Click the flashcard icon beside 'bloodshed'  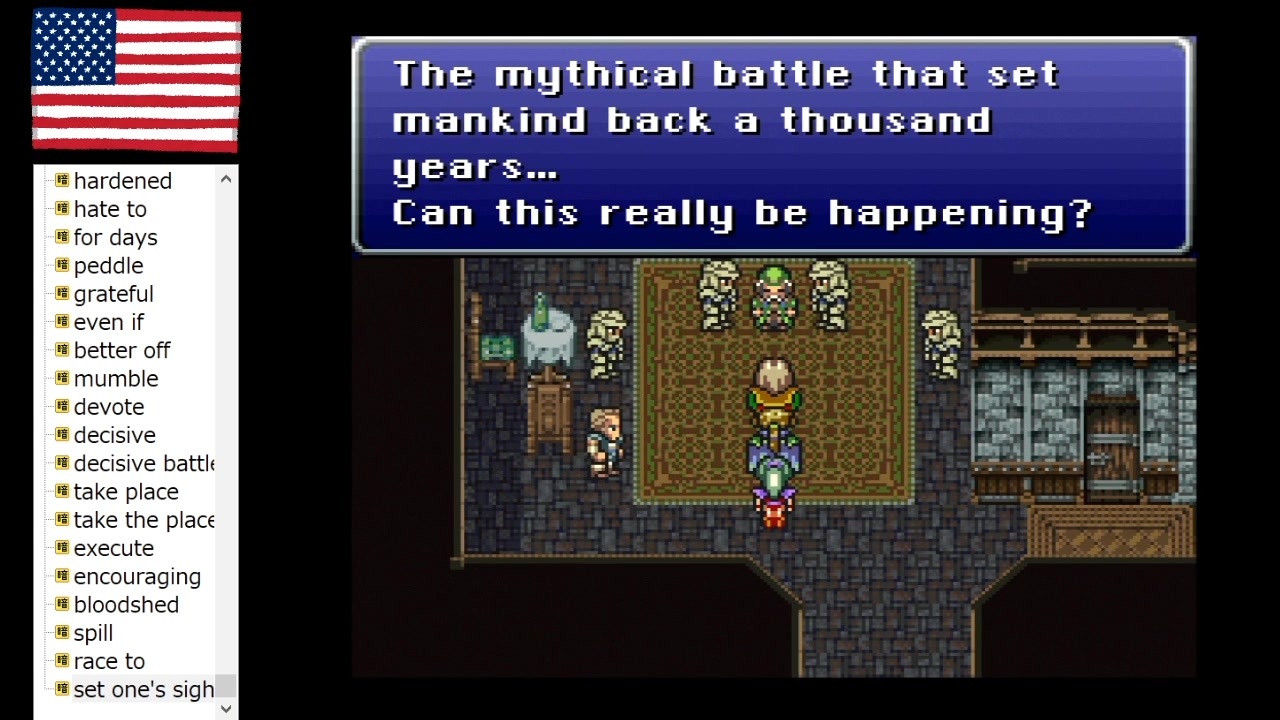tap(61, 605)
